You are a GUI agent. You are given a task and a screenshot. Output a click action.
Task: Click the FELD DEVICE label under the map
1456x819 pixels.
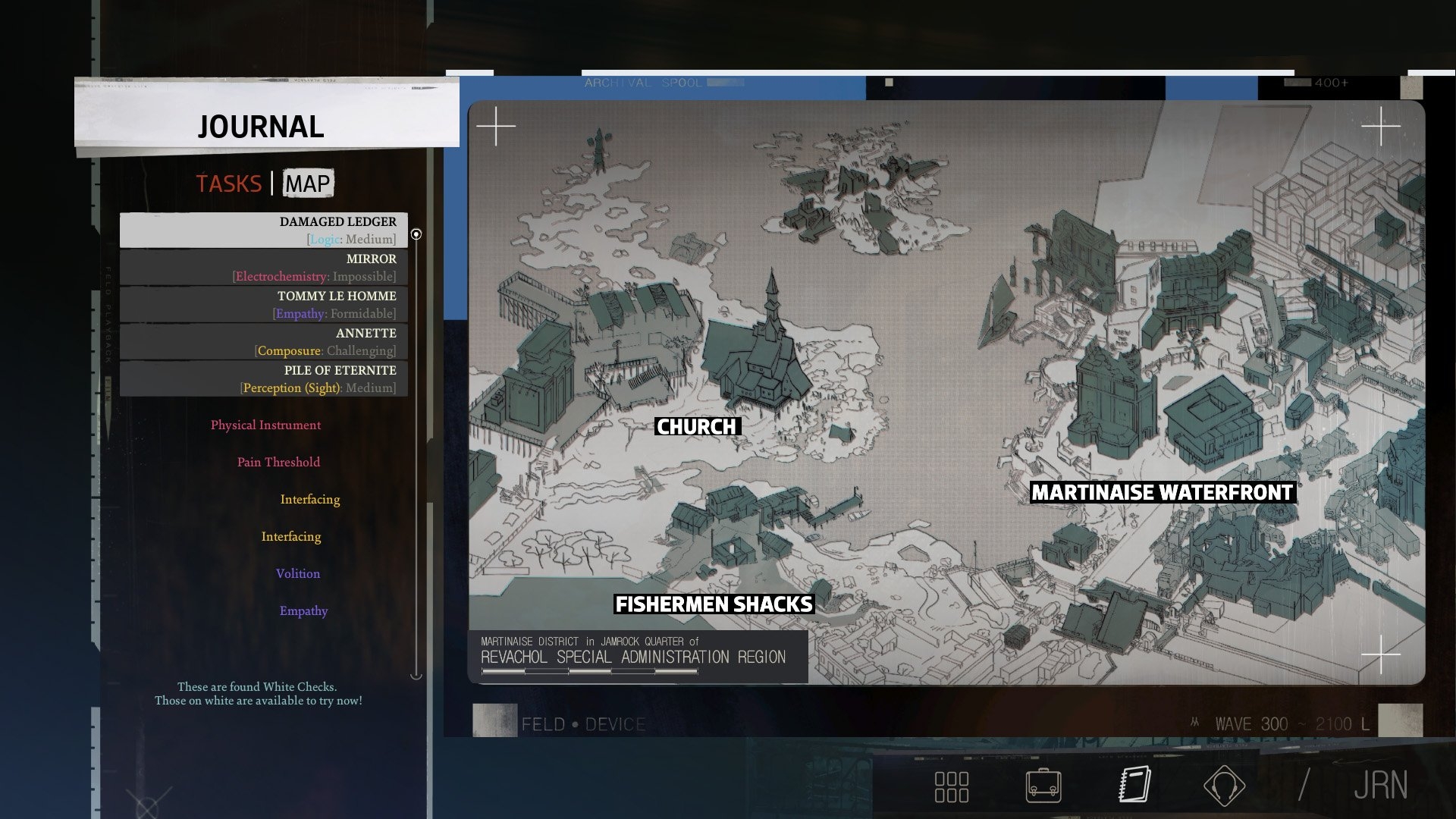tap(582, 724)
